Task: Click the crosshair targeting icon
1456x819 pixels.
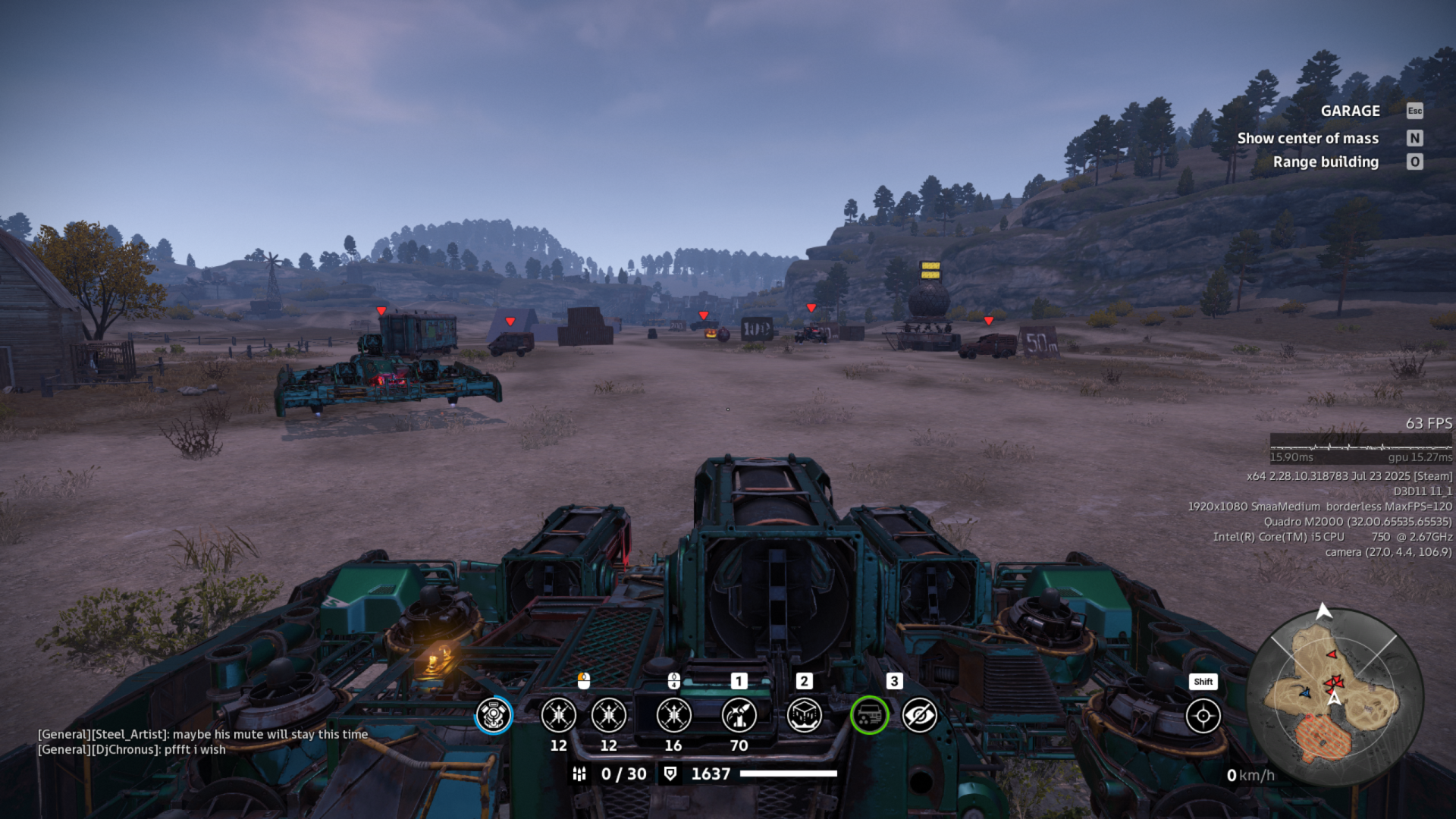Action: click(1203, 716)
